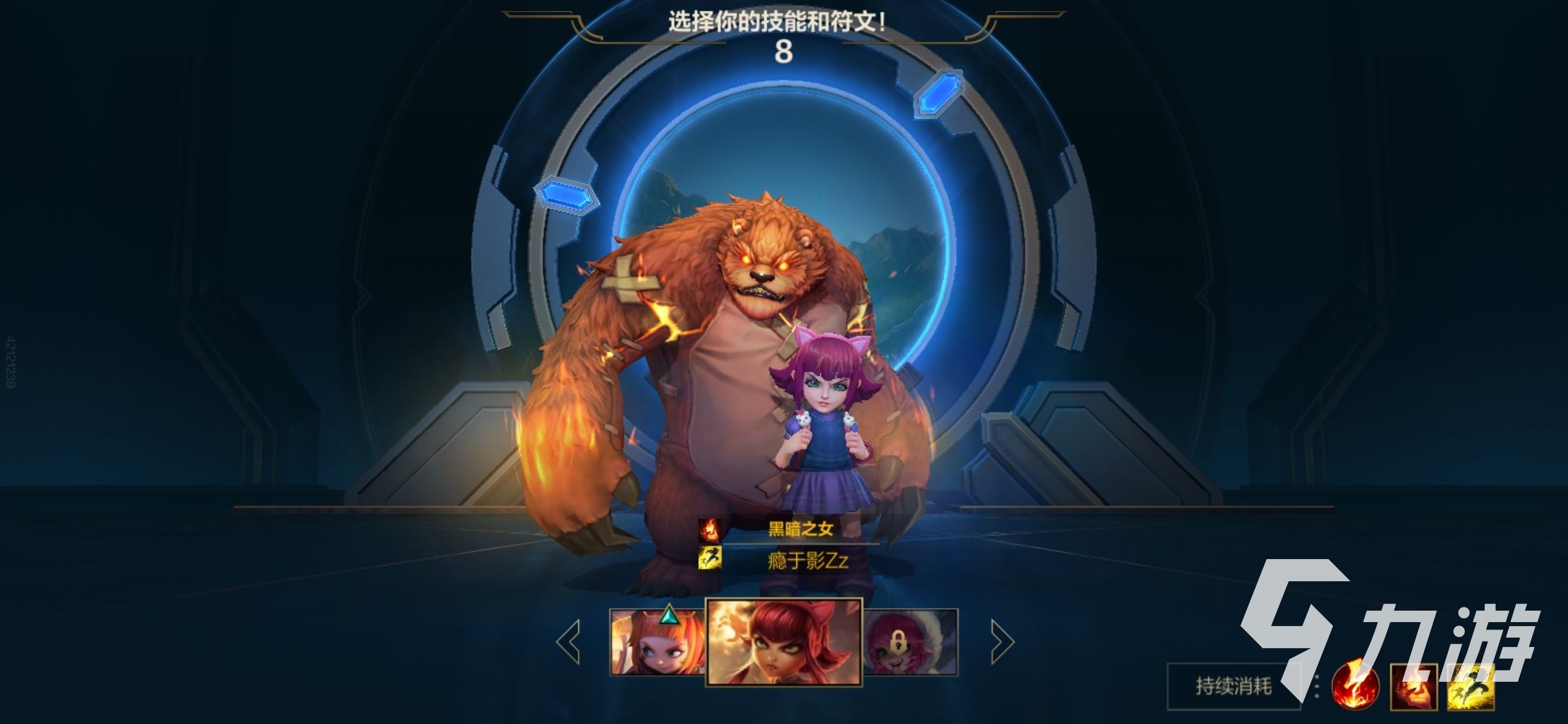This screenshot has height=724, width=1568.
Task: Change the yellow Flash summoner spell
Action: coord(1471,686)
